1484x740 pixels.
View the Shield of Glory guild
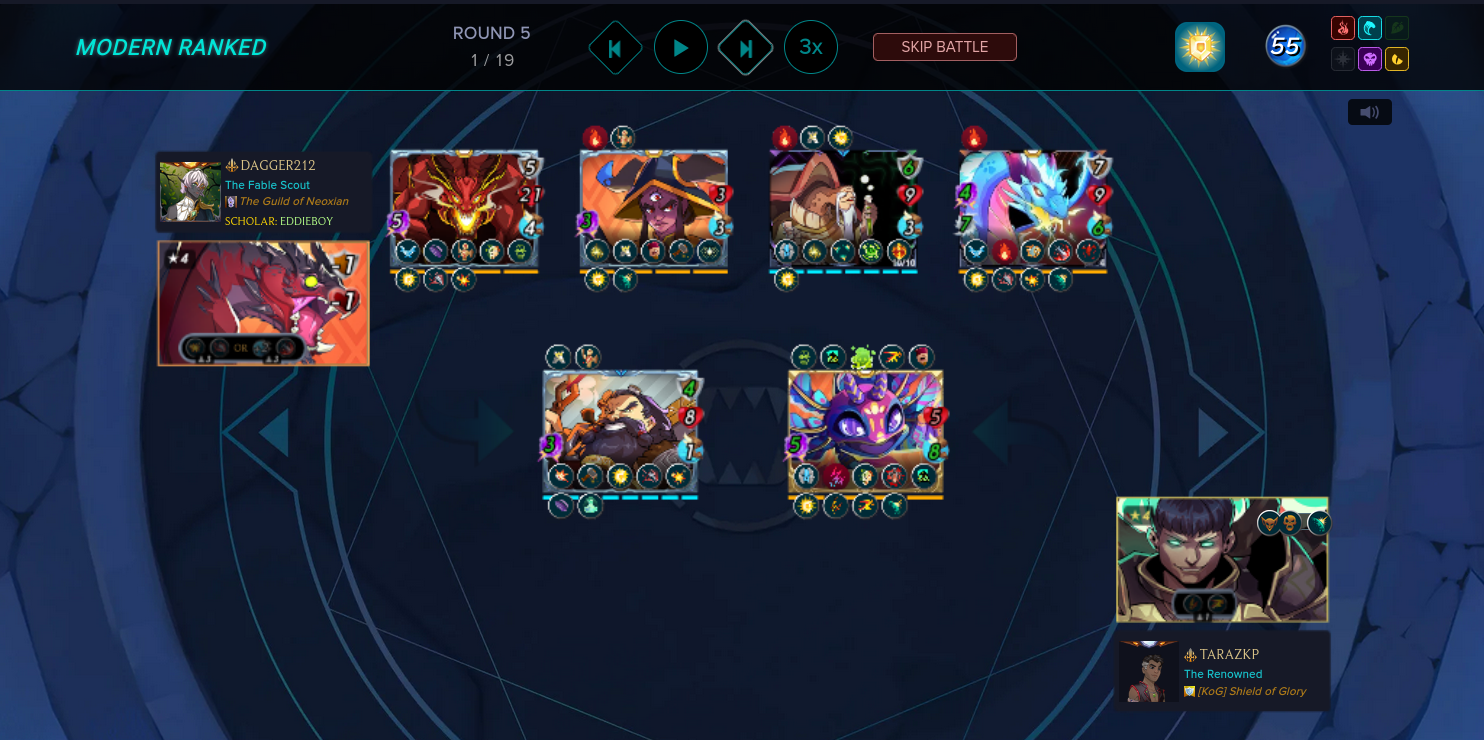point(1251,691)
